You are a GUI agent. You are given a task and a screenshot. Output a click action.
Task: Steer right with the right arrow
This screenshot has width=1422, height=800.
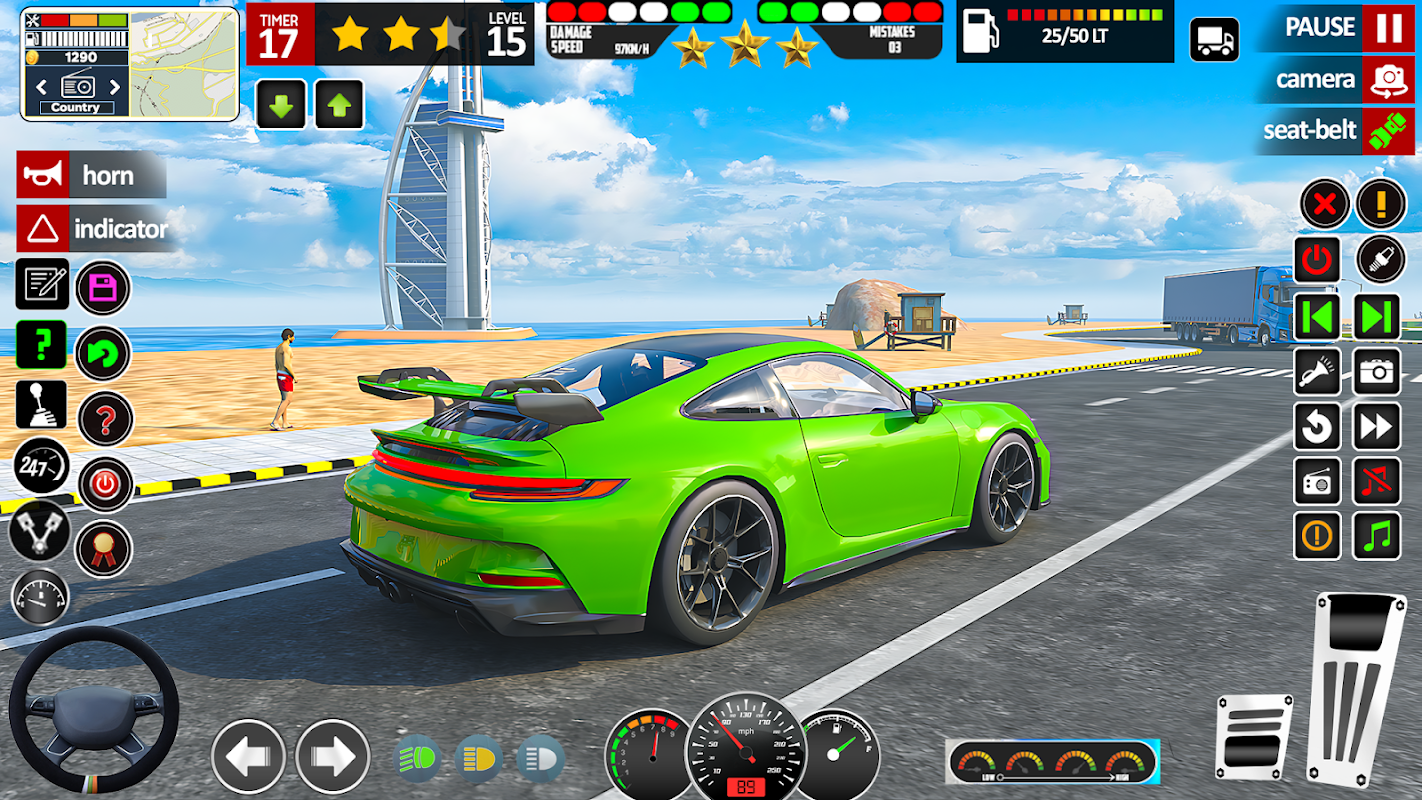[x=333, y=756]
